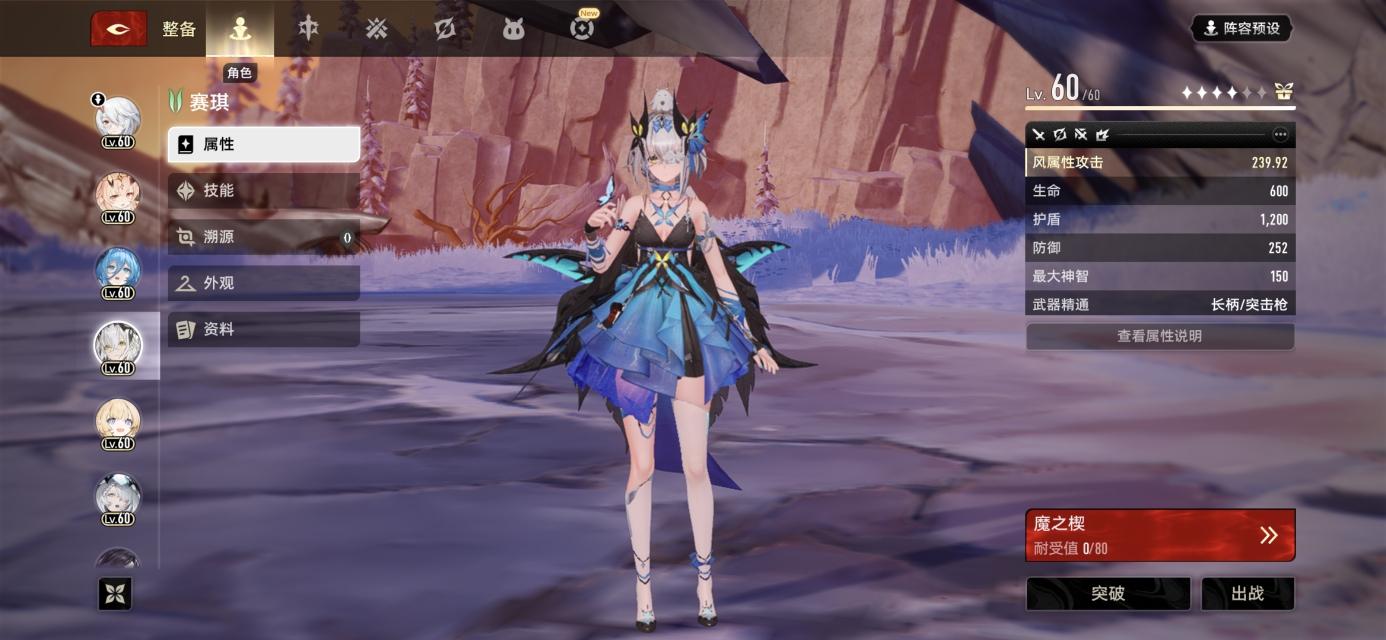The height and width of the screenshot is (640, 1386).
Task: Click the 出战 deploy button
Action: tap(1247, 594)
